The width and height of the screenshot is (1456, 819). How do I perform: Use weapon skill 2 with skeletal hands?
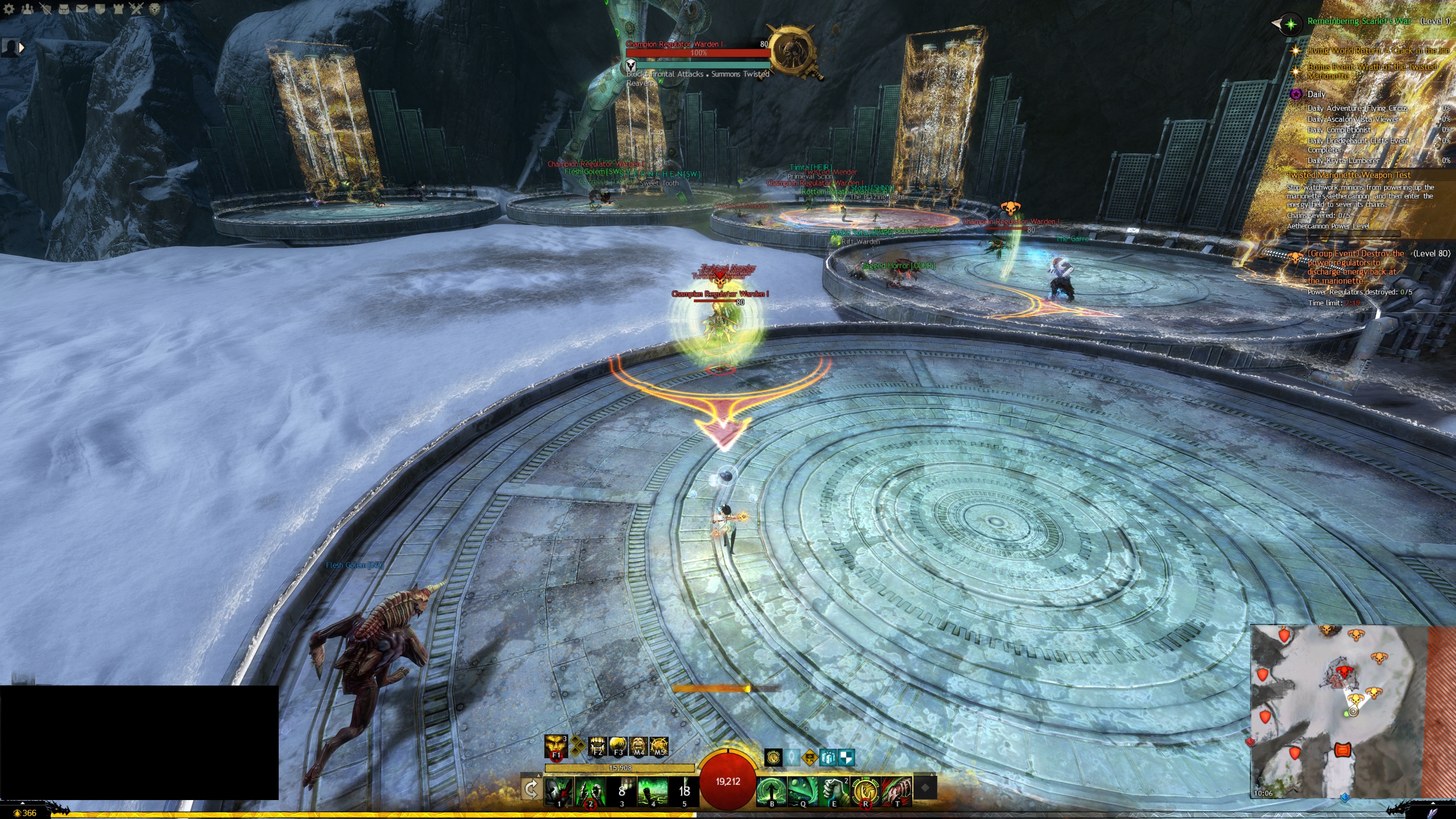coord(590,790)
